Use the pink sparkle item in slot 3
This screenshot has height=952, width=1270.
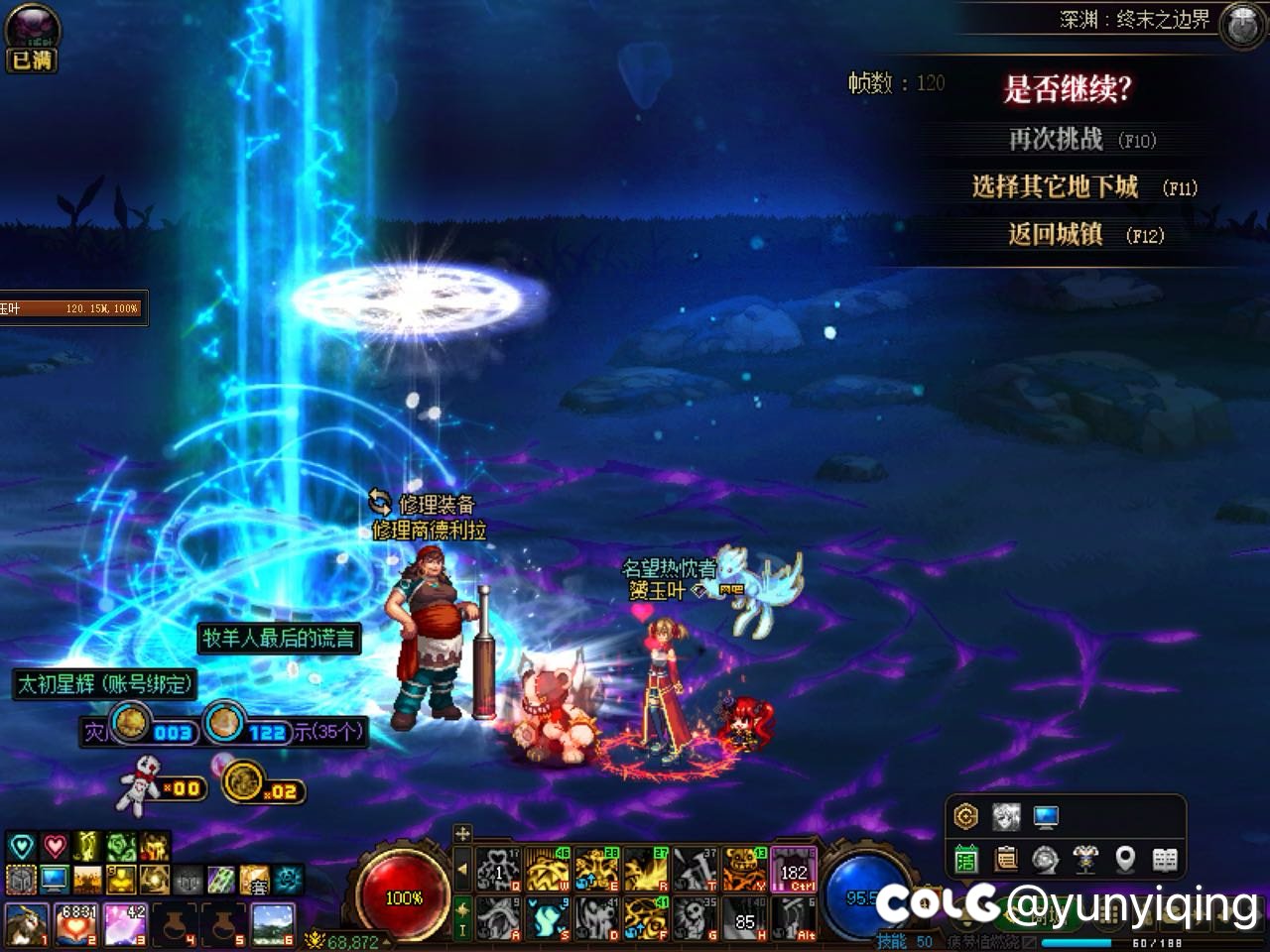[126, 923]
